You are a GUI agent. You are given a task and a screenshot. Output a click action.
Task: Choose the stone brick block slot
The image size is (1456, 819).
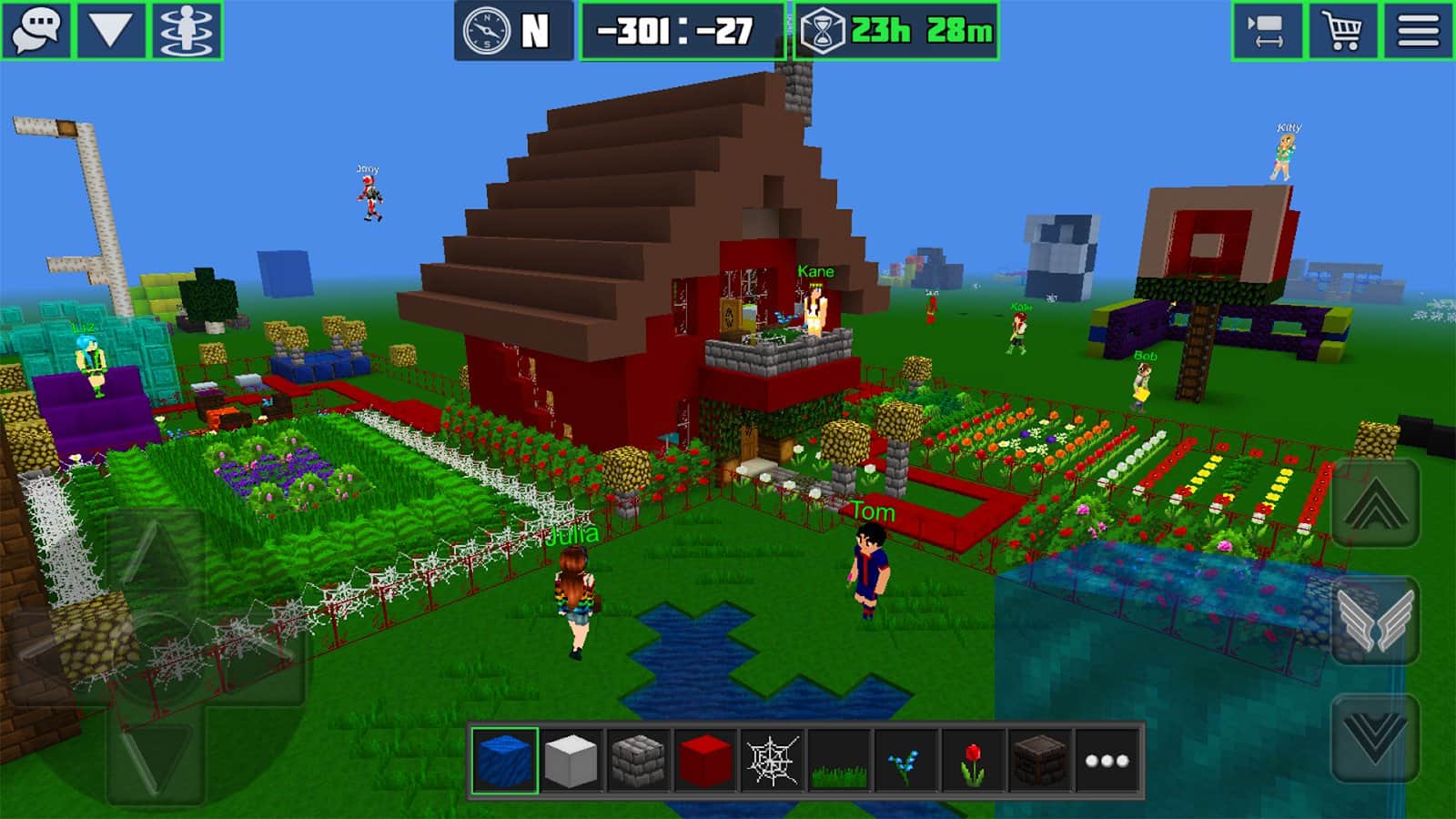pos(638,761)
